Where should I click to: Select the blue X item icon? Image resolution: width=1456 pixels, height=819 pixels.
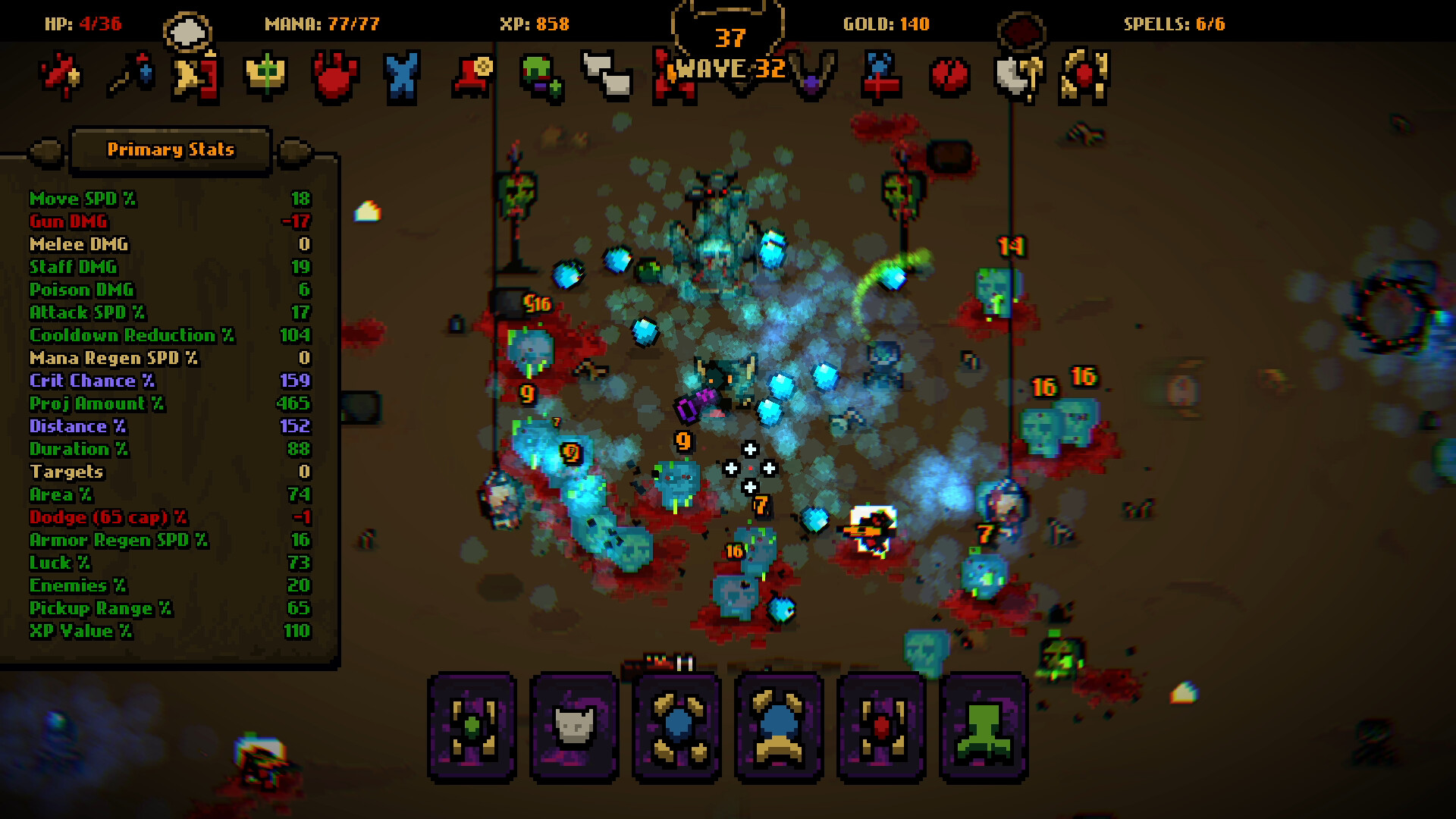[402, 76]
